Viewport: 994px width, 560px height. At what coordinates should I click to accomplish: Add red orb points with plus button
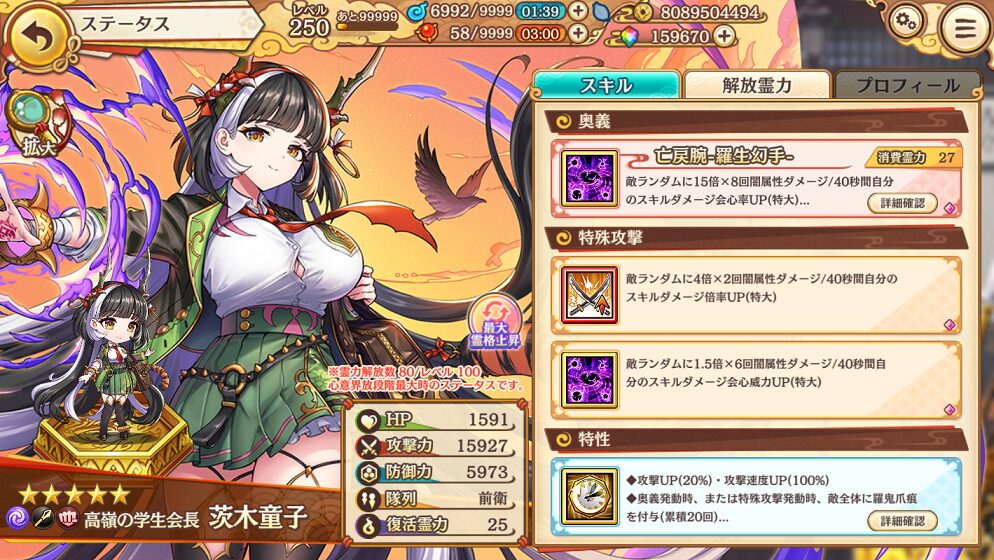[x=578, y=34]
